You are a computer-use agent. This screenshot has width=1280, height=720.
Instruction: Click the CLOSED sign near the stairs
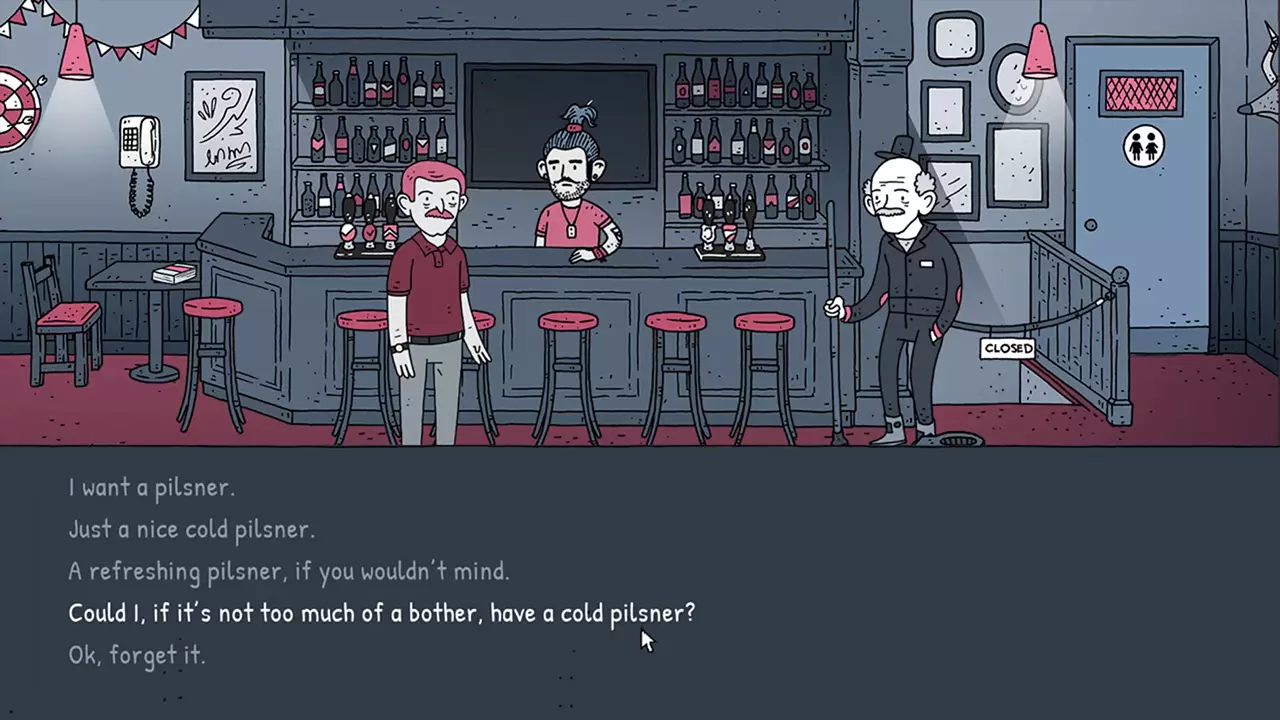(1008, 348)
